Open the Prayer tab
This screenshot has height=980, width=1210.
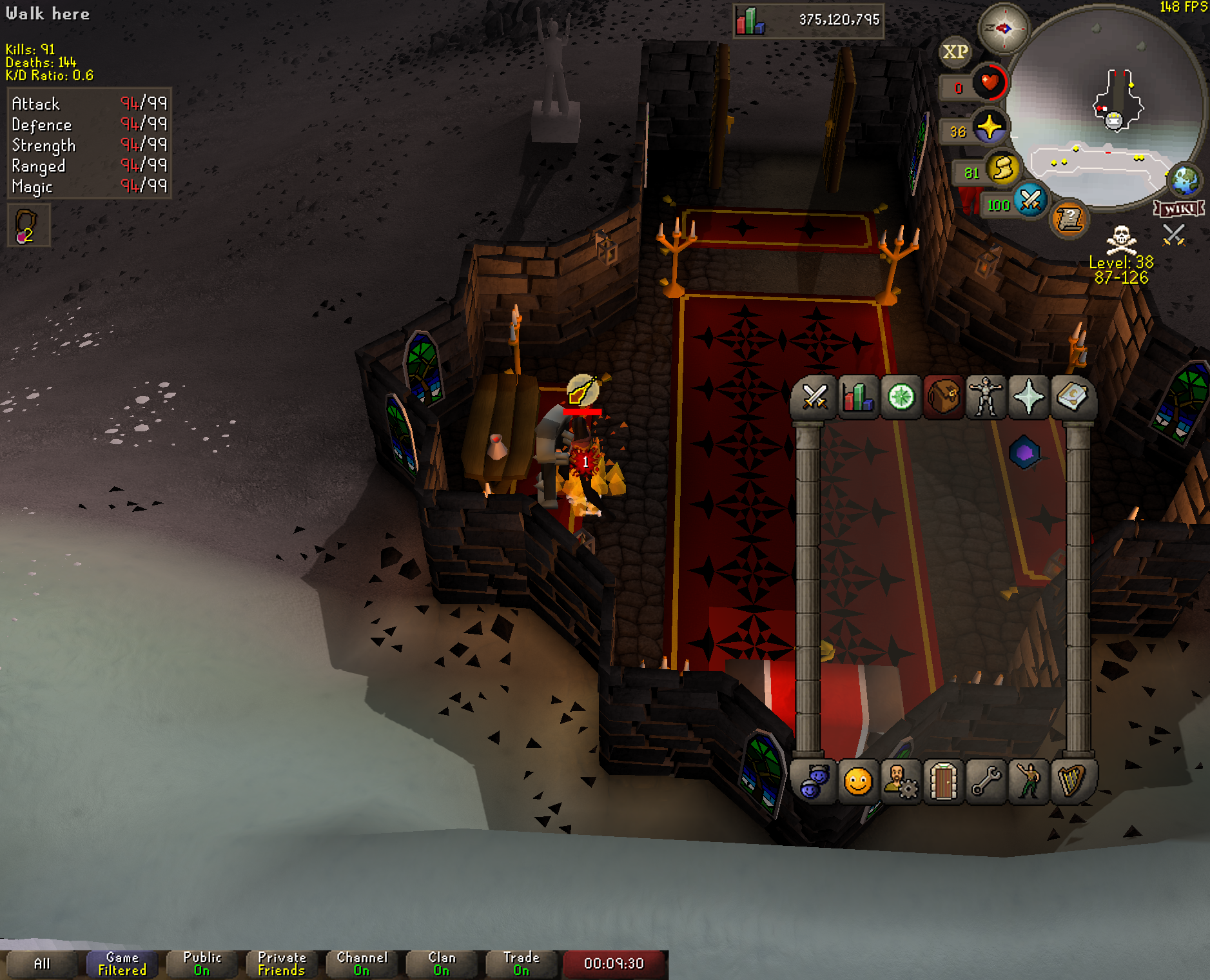point(1029,397)
